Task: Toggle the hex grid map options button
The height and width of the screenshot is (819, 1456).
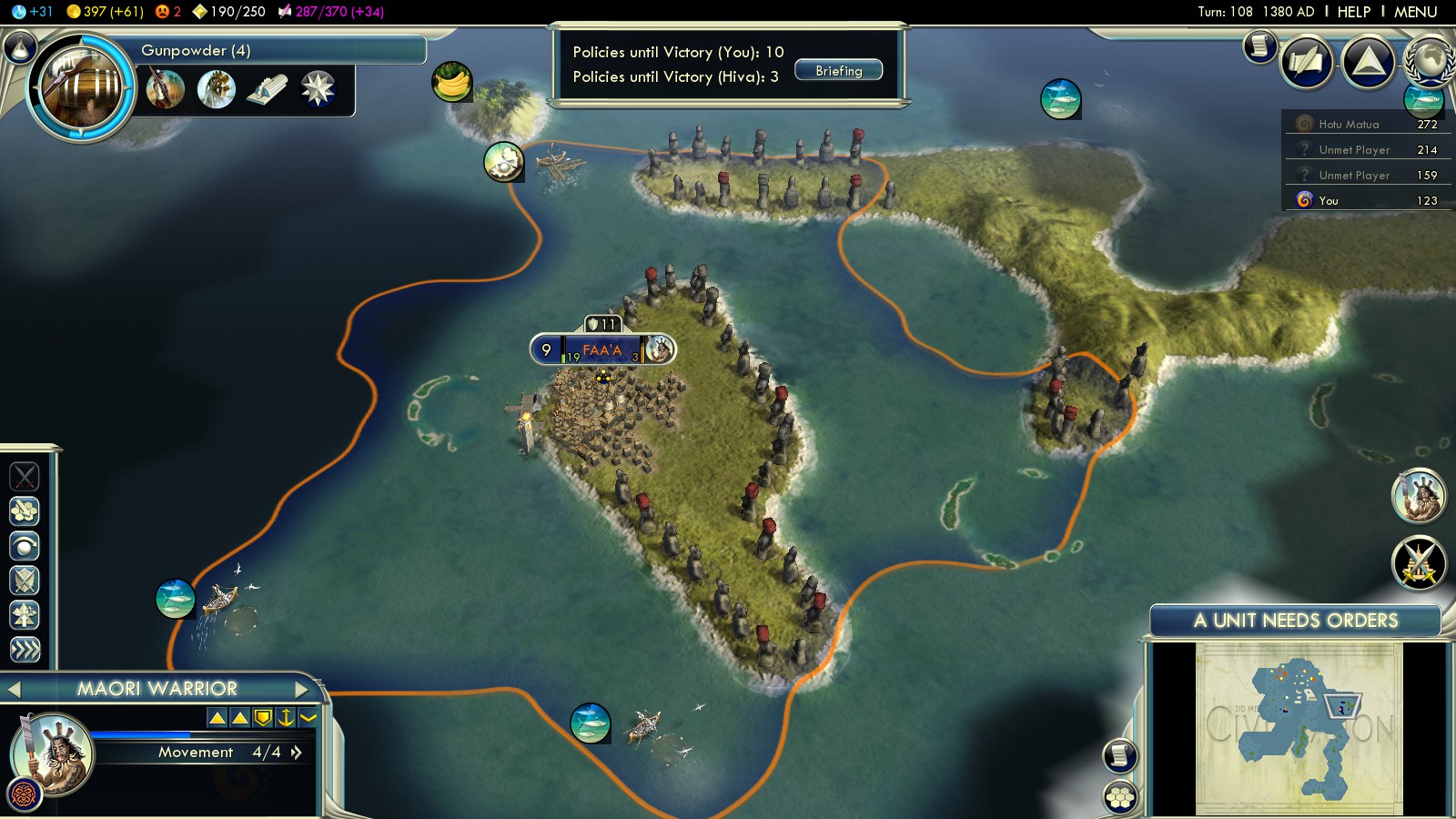Action: tap(1120, 797)
